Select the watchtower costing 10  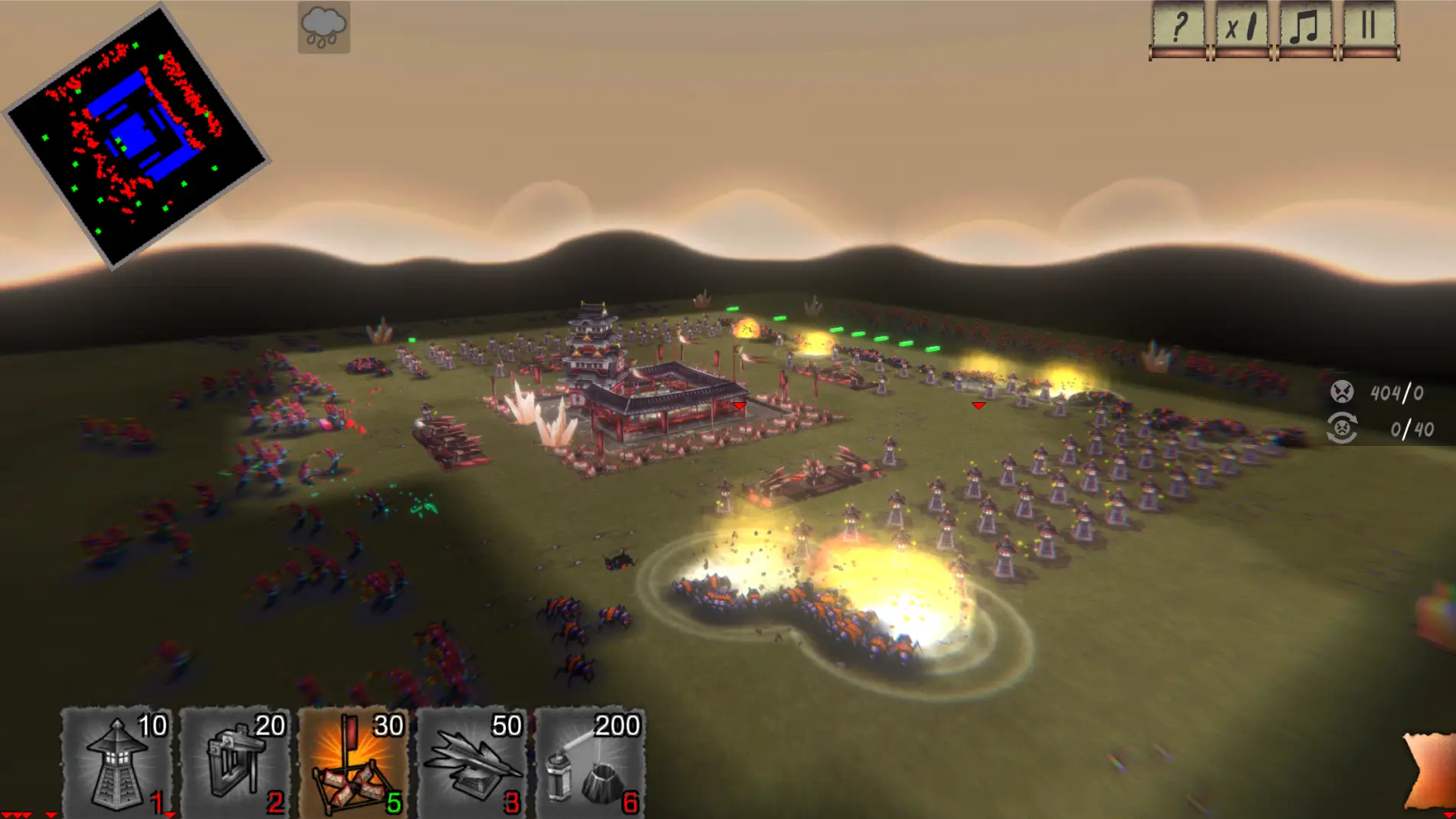tap(116, 762)
